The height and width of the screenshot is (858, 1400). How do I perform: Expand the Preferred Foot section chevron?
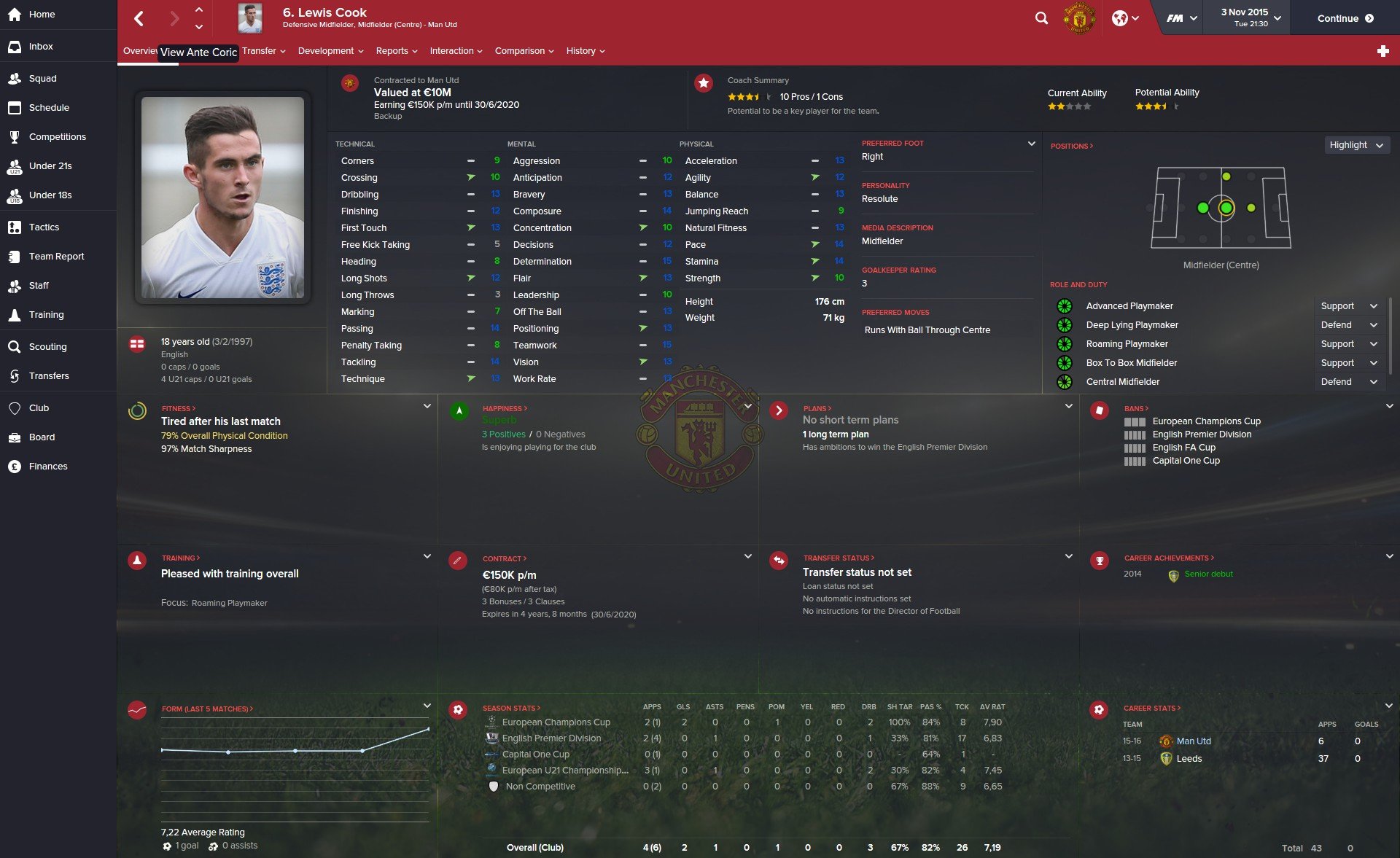click(x=1031, y=143)
